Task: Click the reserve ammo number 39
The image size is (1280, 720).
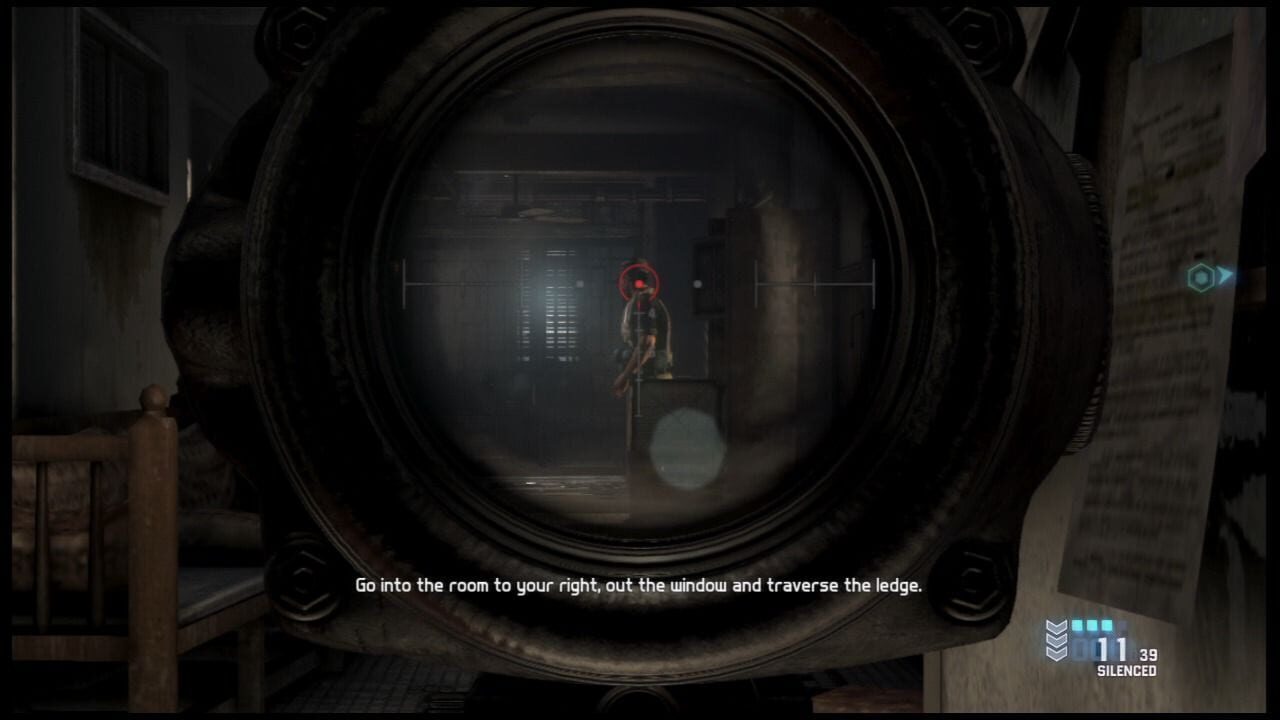Action: pos(1148,654)
